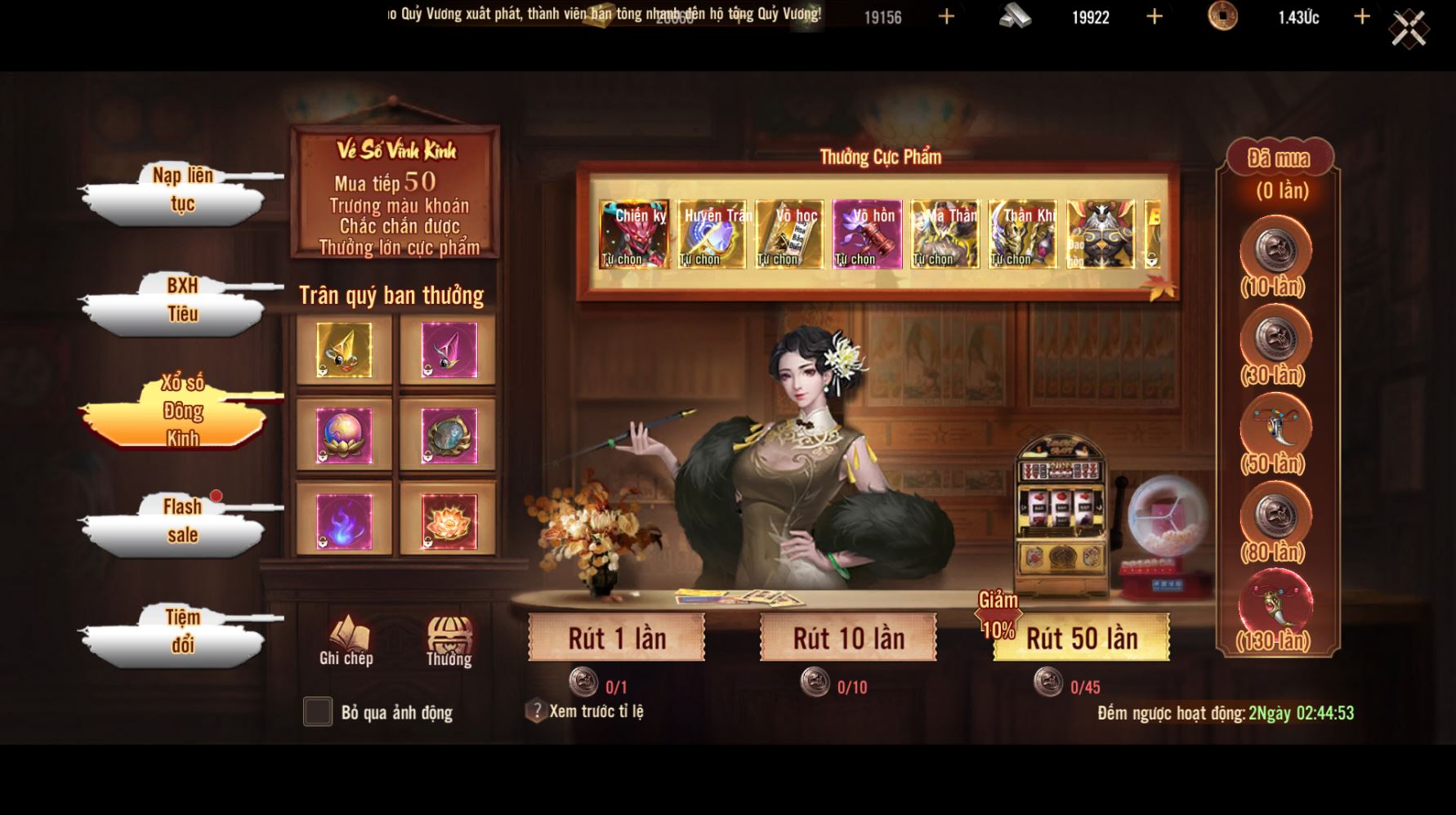Click the Rút 10 lần button
This screenshot has width=1456, height=815.
coord(848,638)
